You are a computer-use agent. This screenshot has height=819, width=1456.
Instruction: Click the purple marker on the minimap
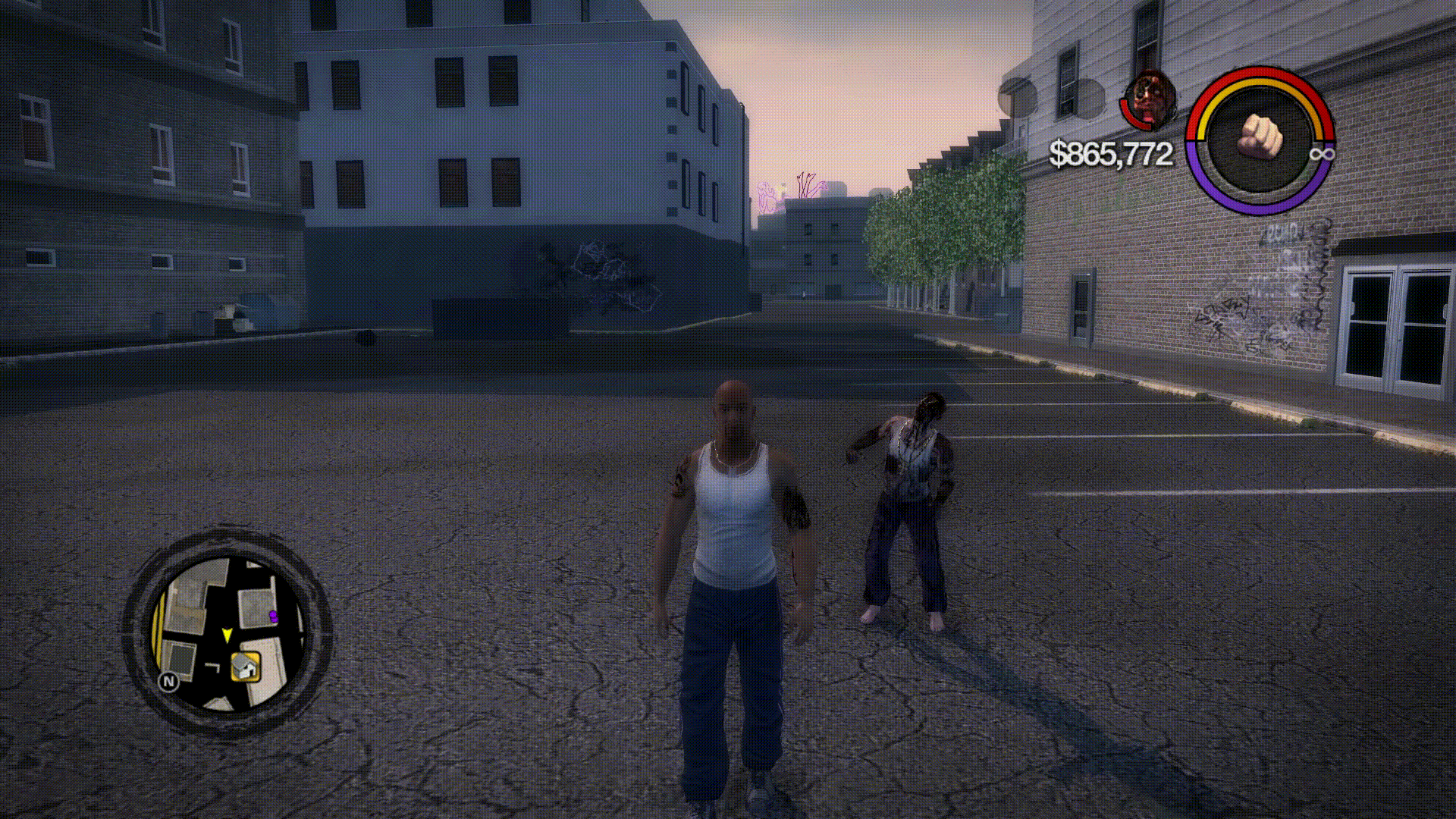click(273, 616)
